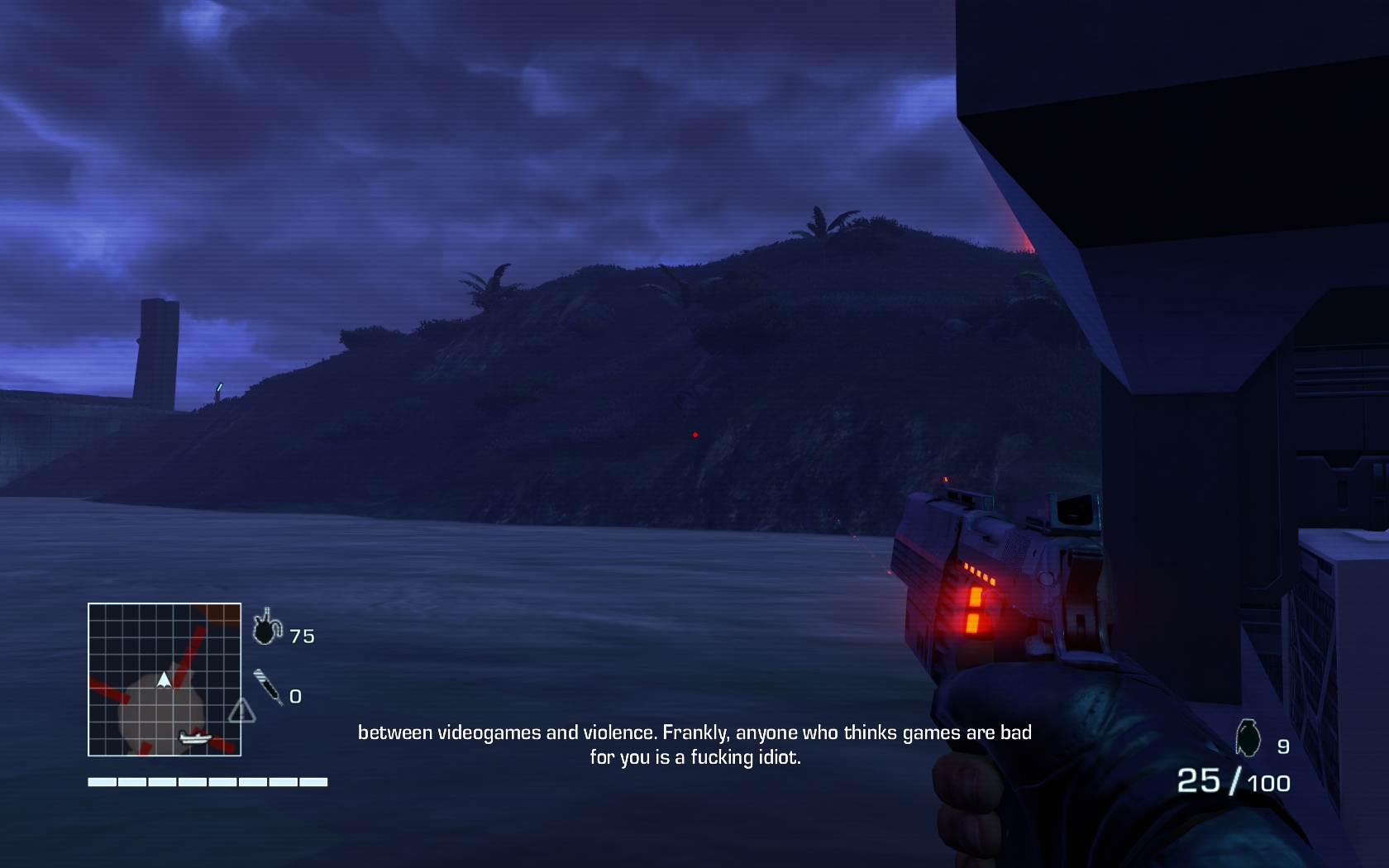Select the syringe icon
The height and width of the screenshot is (868, 1389).
pyautogui.click(x=268, y=687)
